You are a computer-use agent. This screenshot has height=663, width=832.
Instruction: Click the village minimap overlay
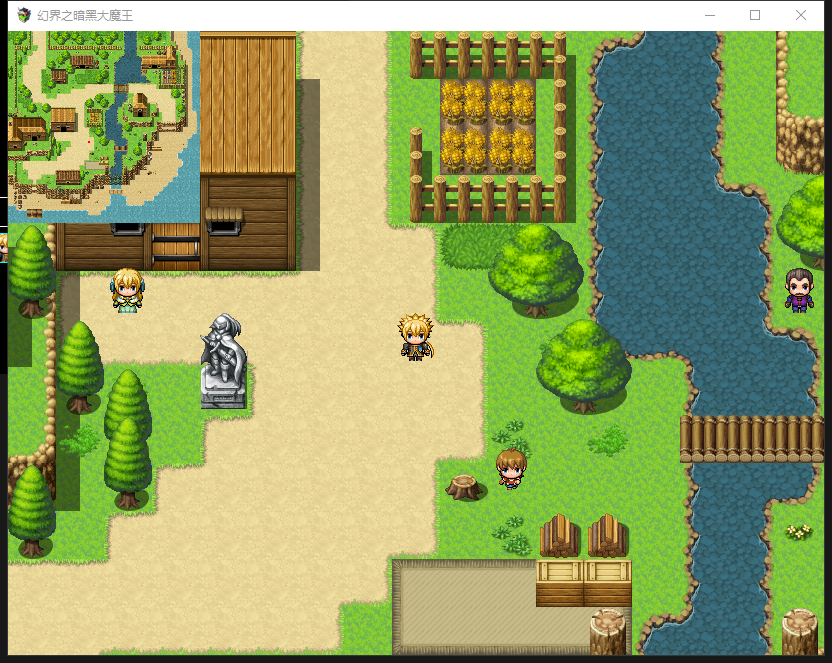pyautogui.click(x=104, y=126)
